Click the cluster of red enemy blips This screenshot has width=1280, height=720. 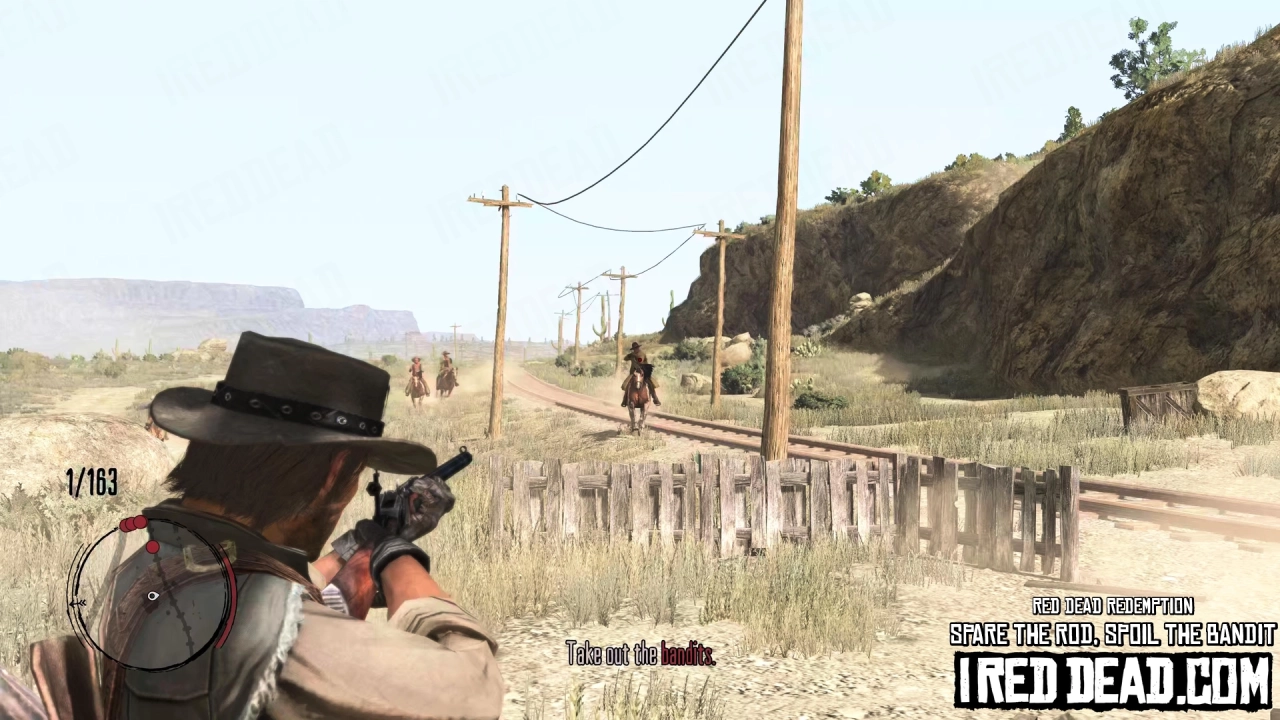pos(132,525)
